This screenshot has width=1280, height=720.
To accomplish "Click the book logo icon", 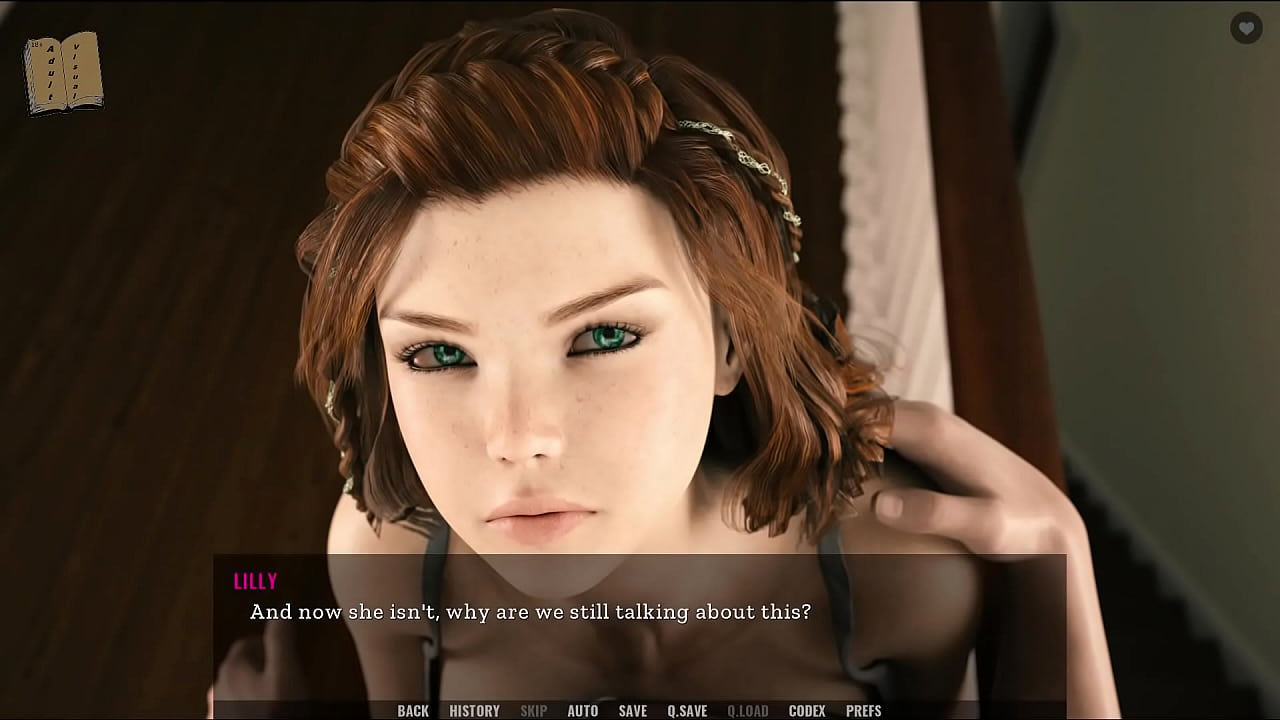I will [63, 72].
